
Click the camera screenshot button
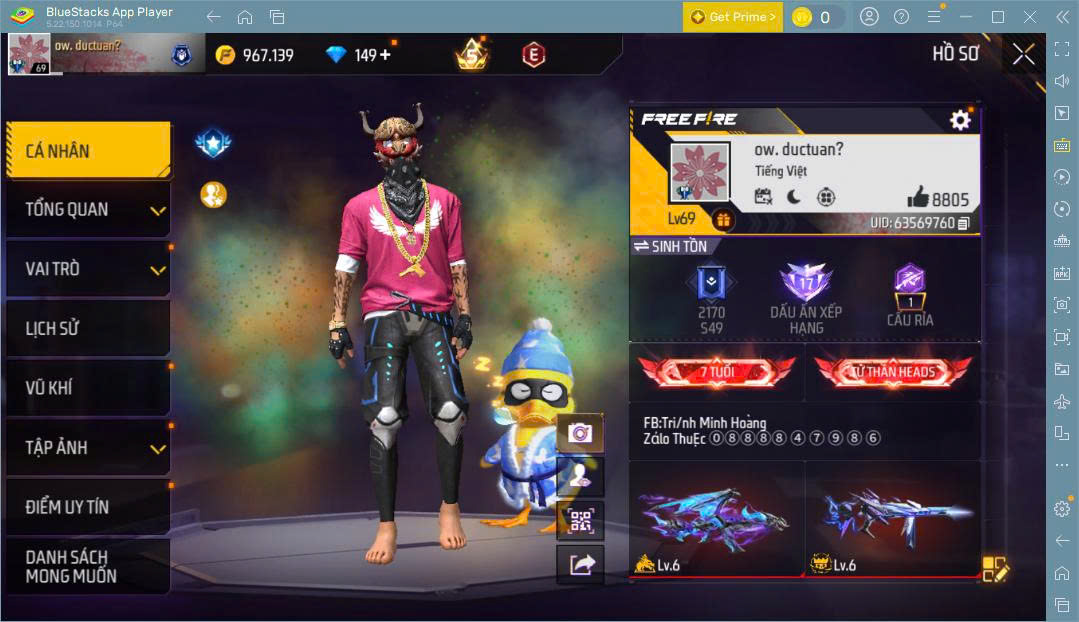coord(580,433)
